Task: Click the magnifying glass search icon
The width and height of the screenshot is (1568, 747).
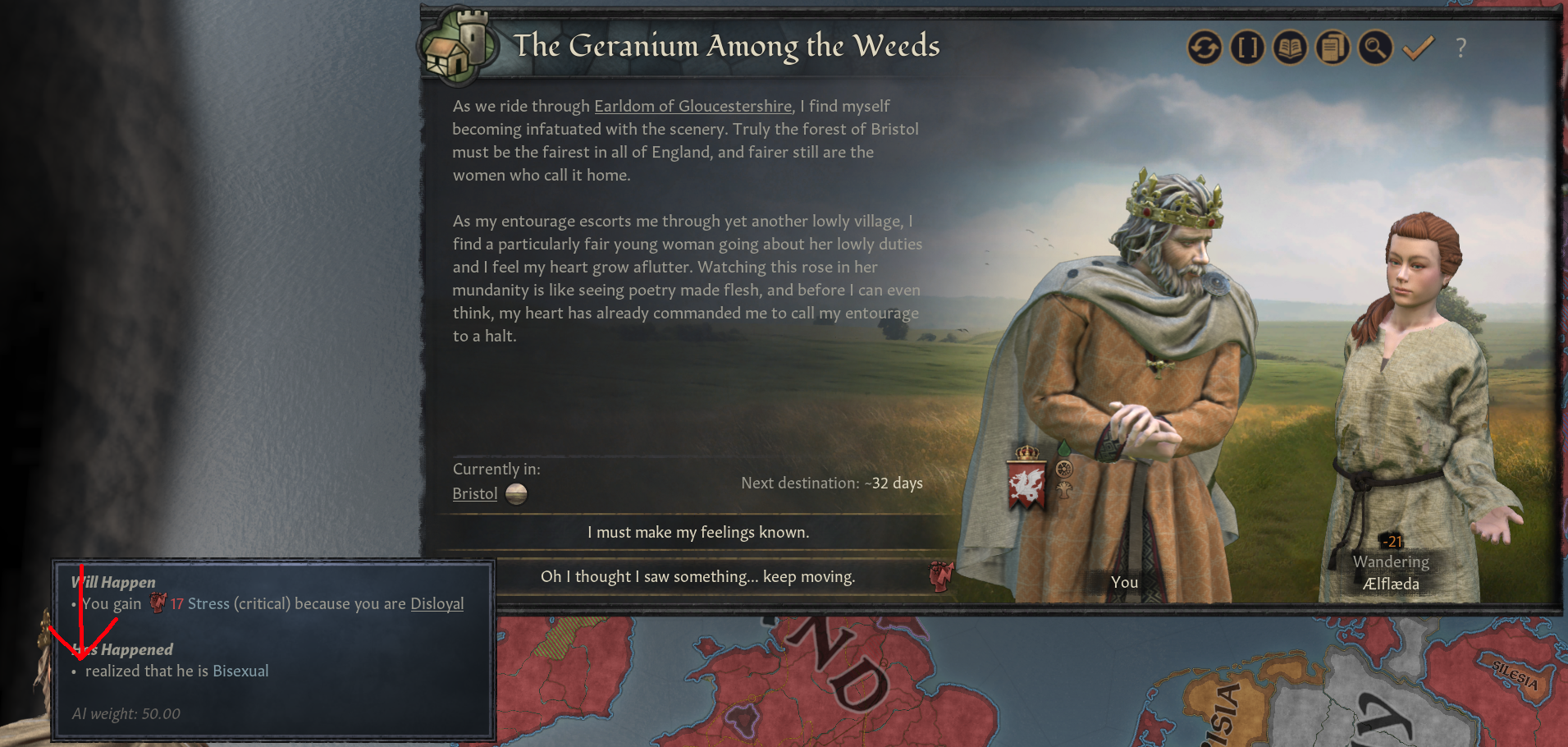Action: point(1374,48)
